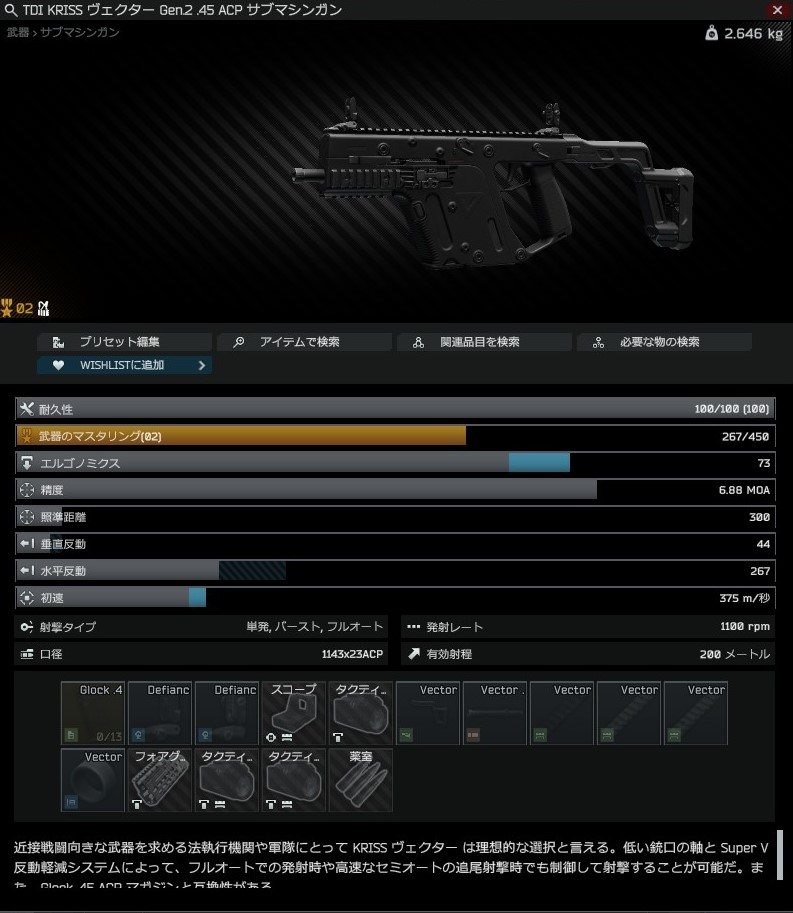Choose the Vector barrel slot
This screenshot has height=913, width=793.
tap(495, 713)
